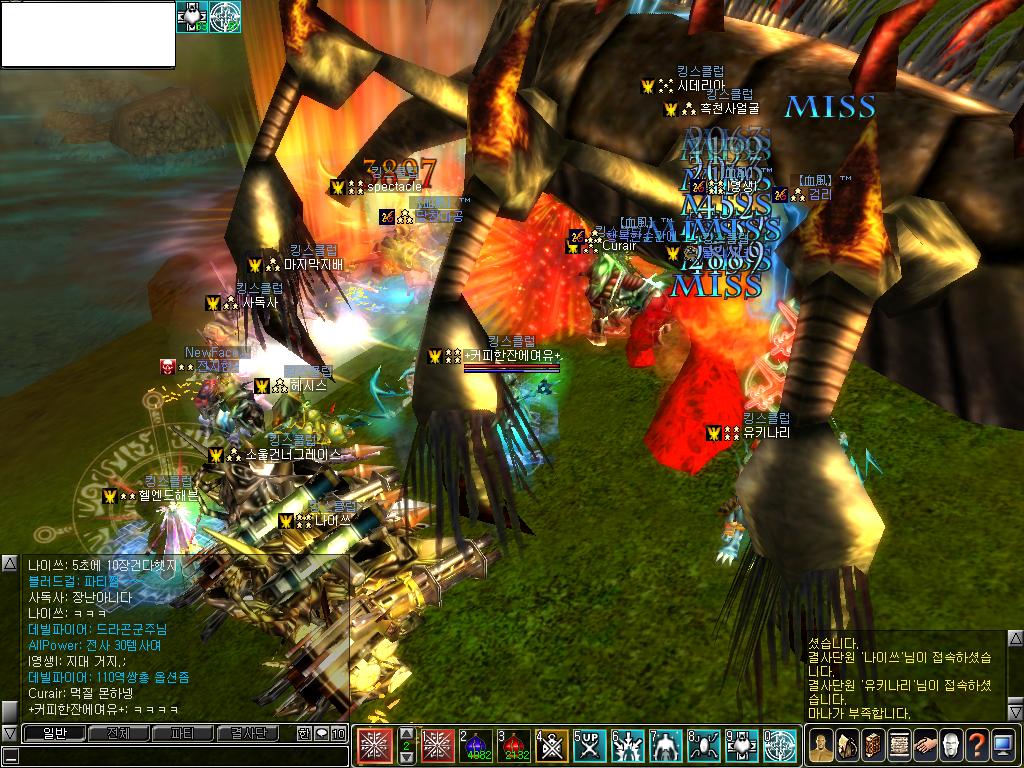This screenshot has height=768, width=1024.
Task: Open the character portrait menu icon
Action: pos(821,745)
